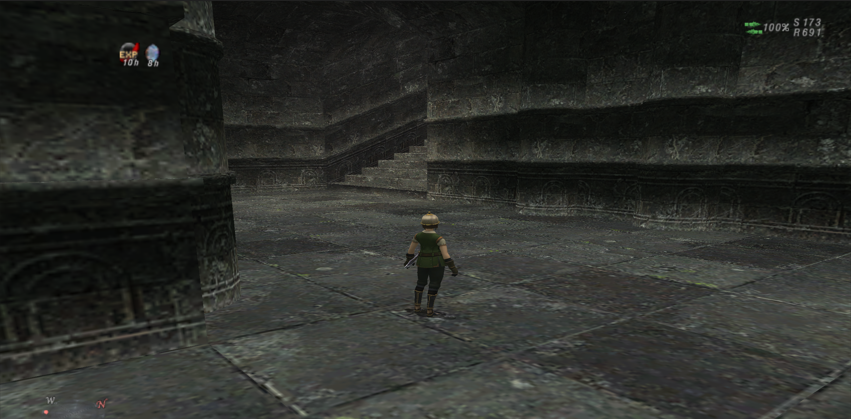Image resolution: width=851 pixels, height=419 pixels.
Task: Select the EXP bonus status icon
Action: (x=129, y=52)
